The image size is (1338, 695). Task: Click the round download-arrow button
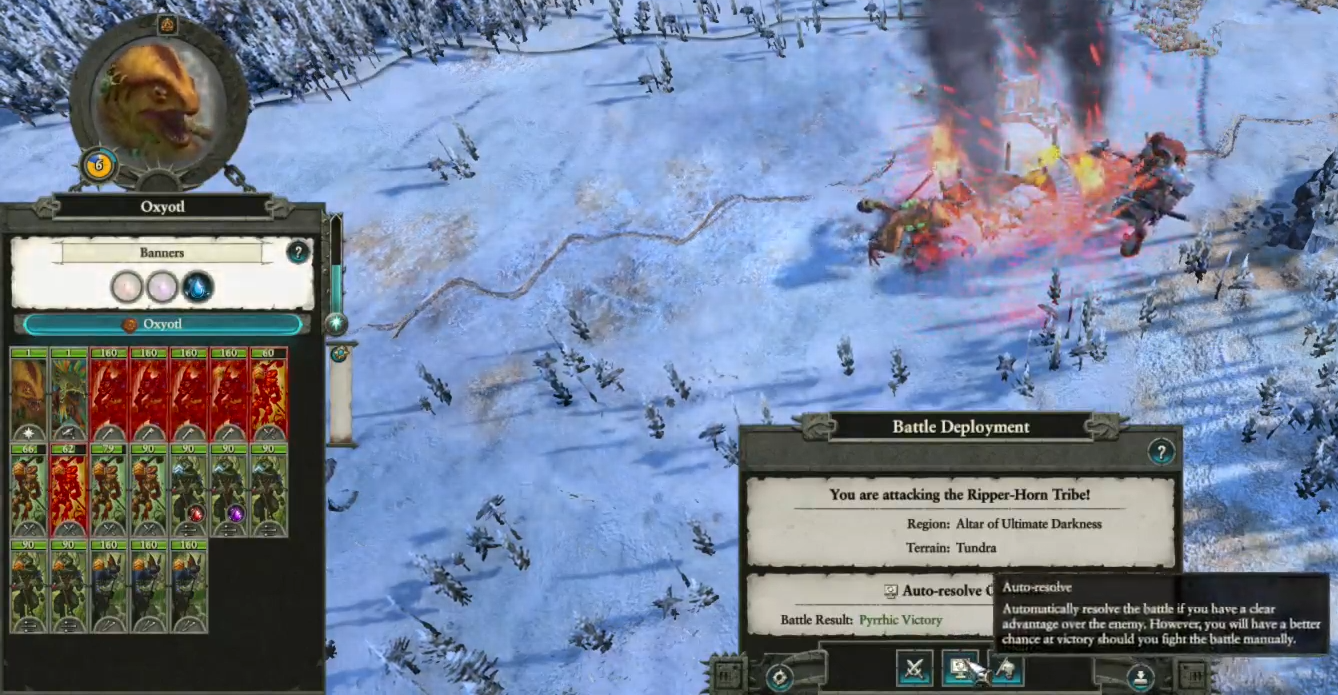coord(1140,676)
